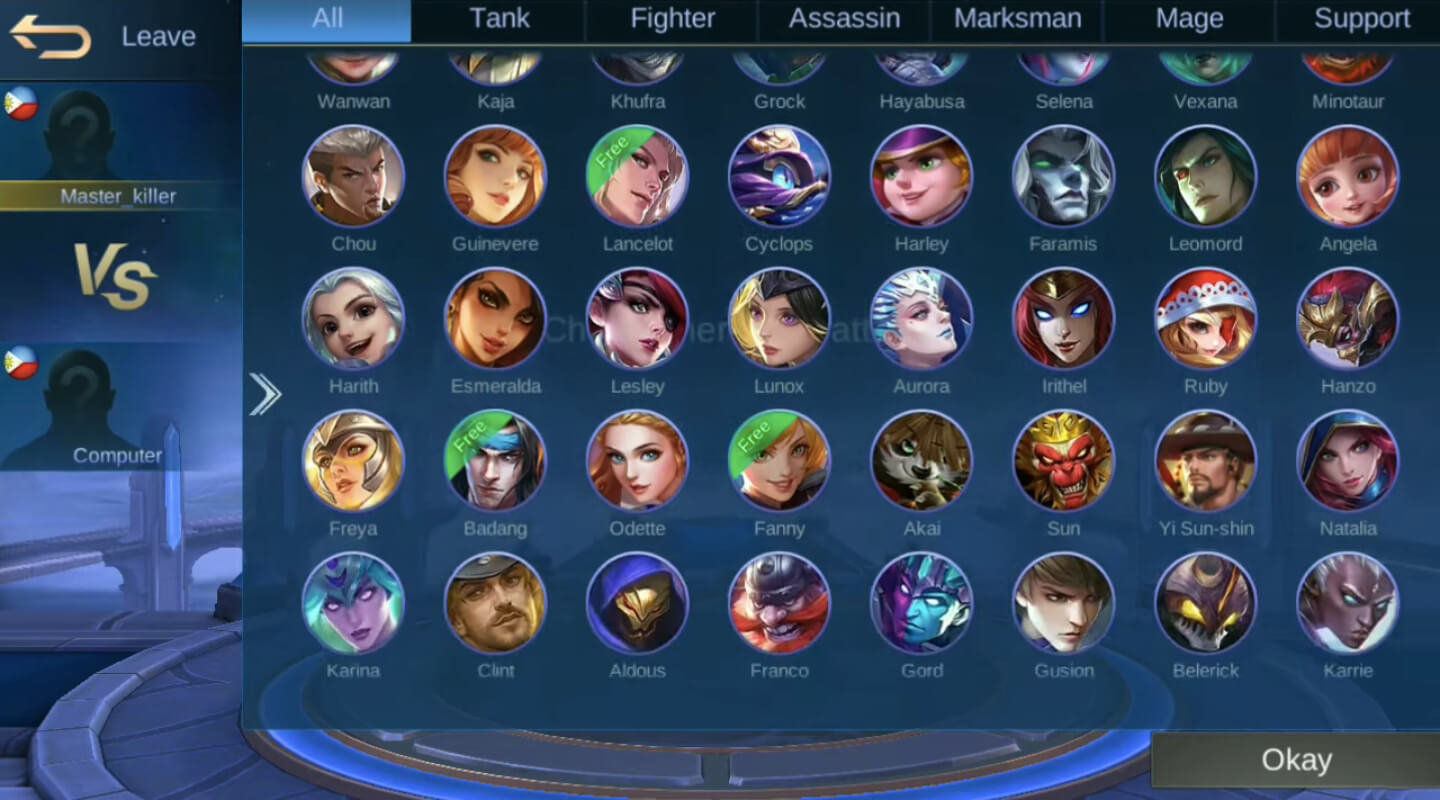This screenshot has width=1440, height=800.
Task: Select Freya as your hero
Action: coord(353,460)
